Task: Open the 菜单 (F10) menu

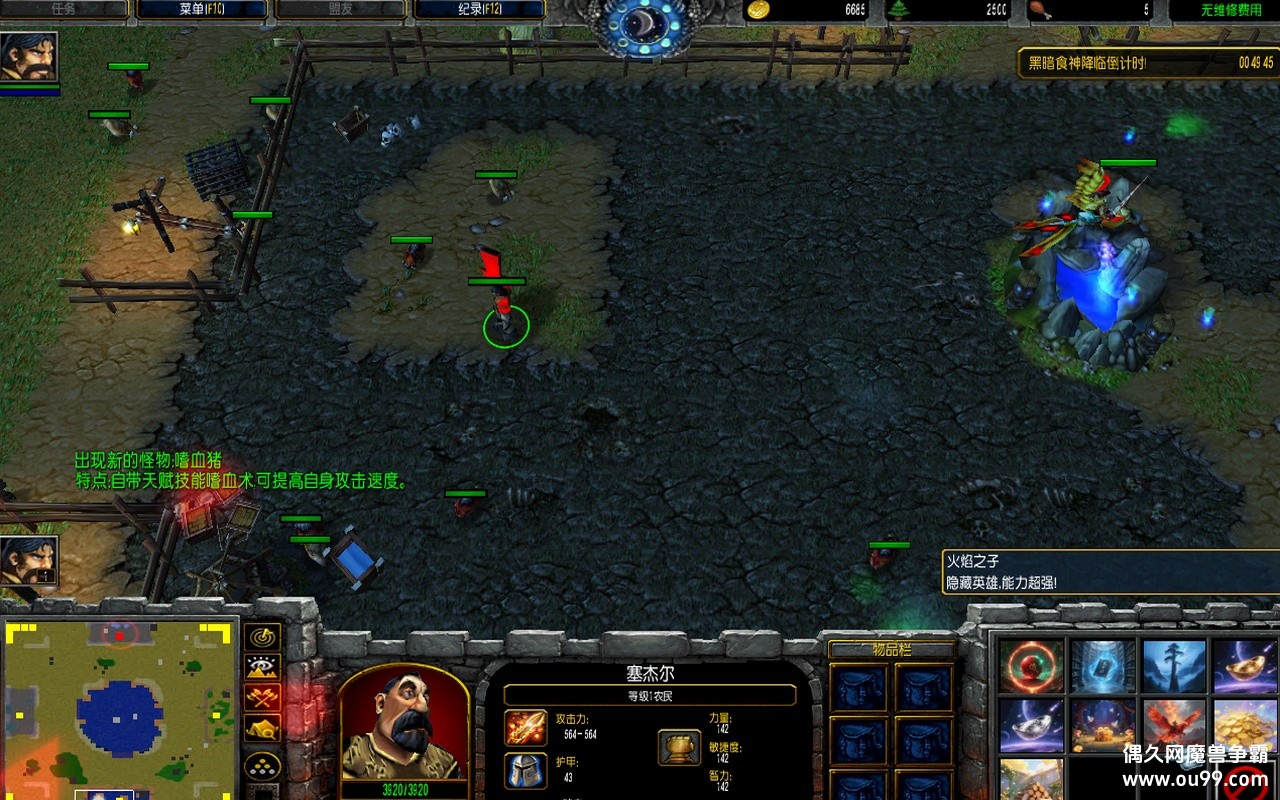Action: click(x=204, y=10)
